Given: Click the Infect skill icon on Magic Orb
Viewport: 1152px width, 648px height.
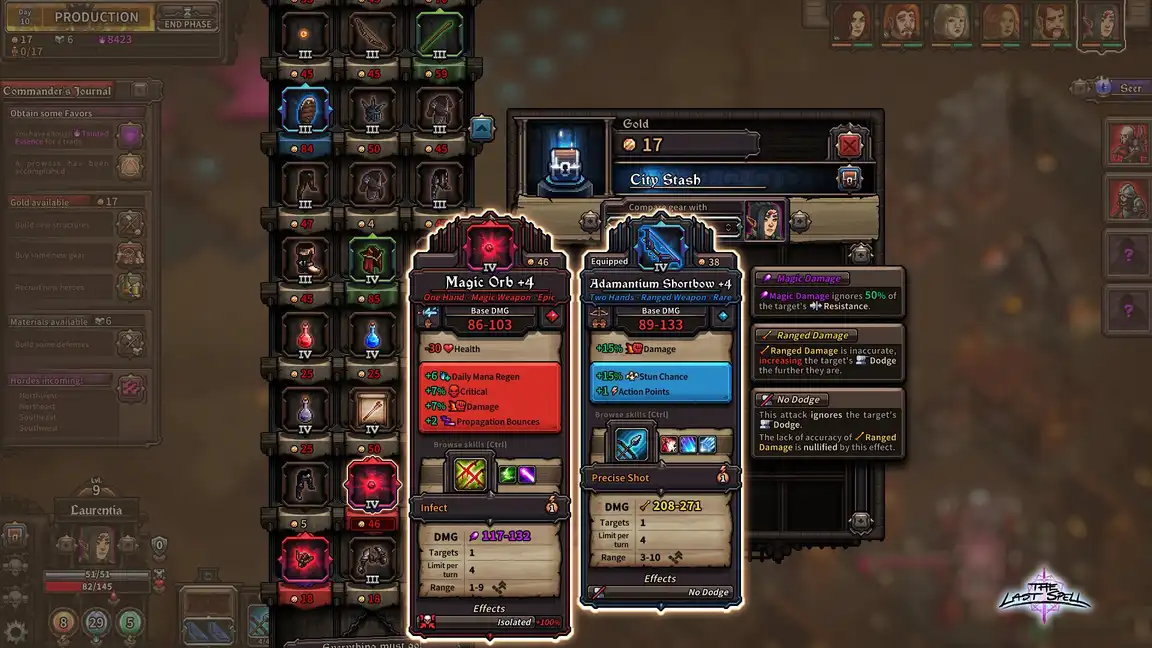Looking at the screenshot, I should pos(471,474).
